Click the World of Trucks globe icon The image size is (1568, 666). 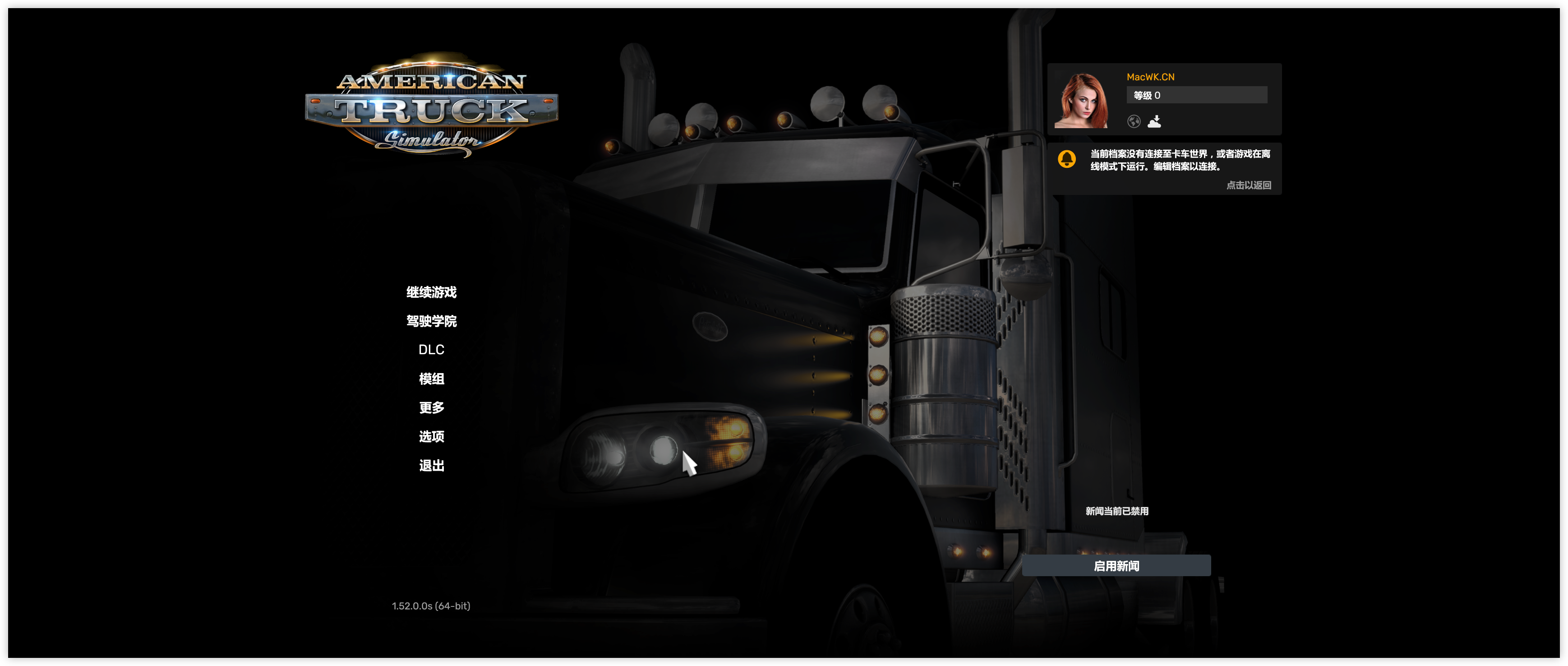1134,122
